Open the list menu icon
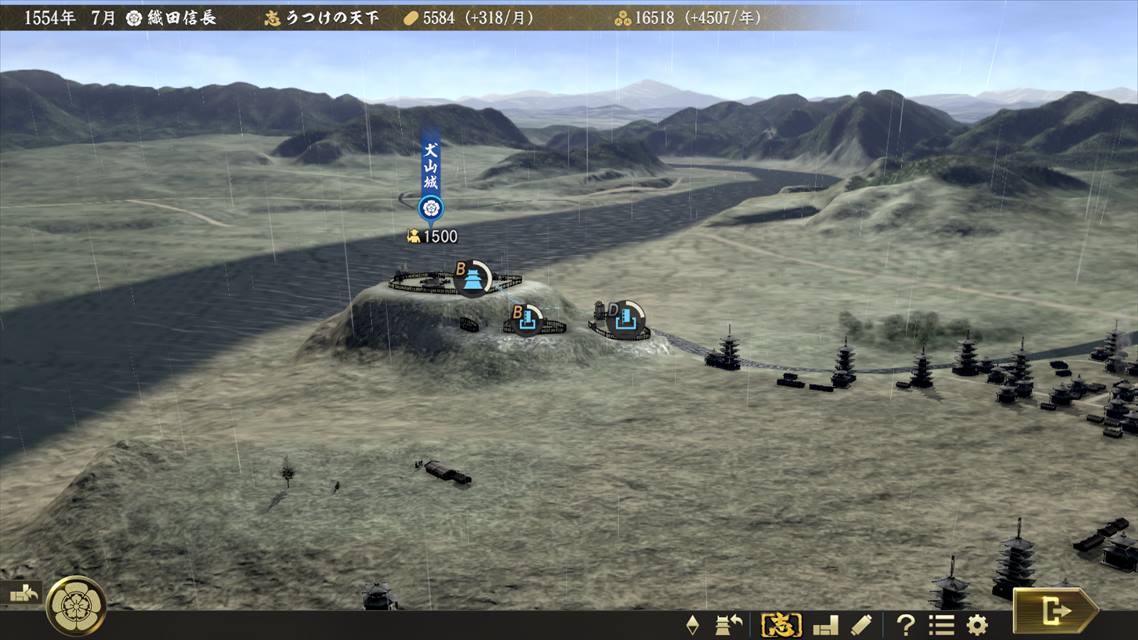Image resolution: width=1138 pixels, height=640 pixels. [941, 626]
